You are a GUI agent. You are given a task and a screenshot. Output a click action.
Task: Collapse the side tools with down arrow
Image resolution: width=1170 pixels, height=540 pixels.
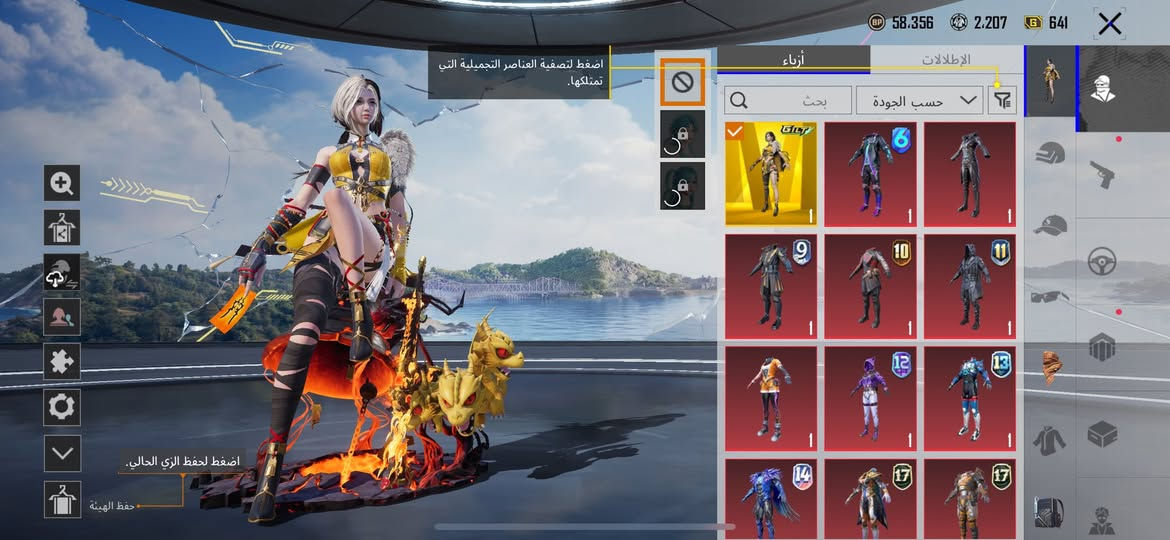point(62,453)
